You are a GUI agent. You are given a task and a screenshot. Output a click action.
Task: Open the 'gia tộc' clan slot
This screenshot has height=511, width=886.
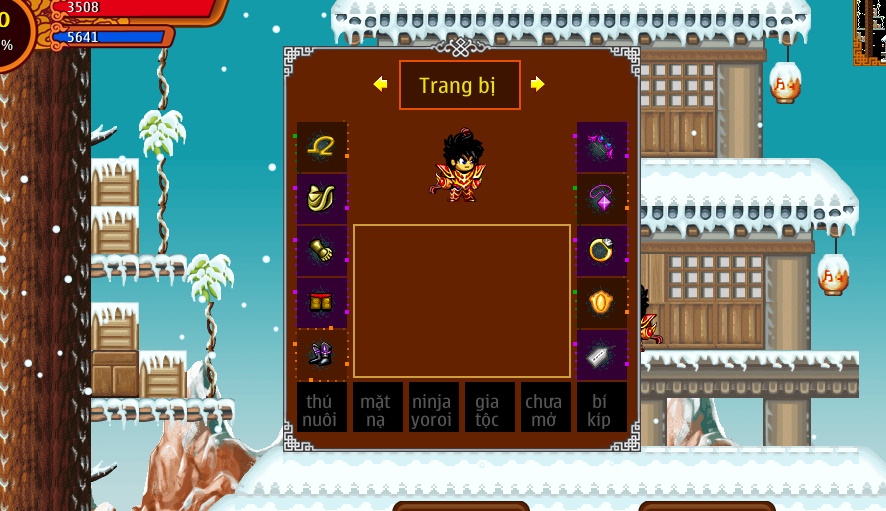click(x=490, y=408)
